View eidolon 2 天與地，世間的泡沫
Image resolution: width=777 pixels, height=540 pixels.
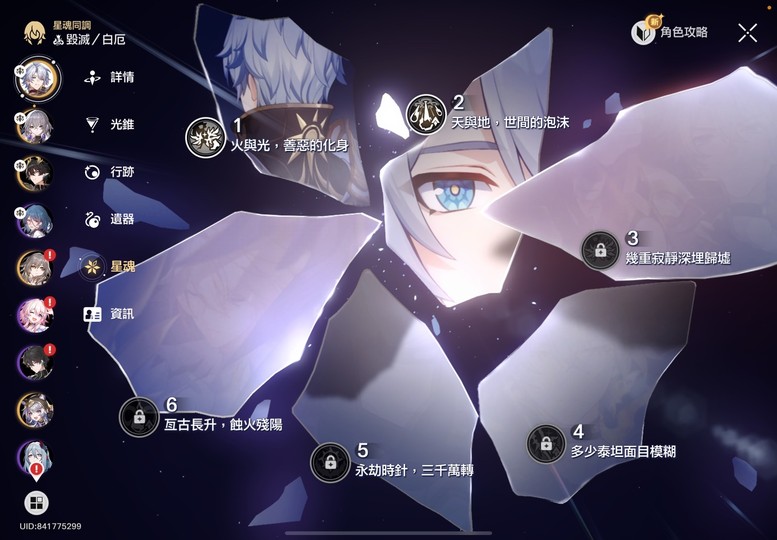(x=426, y=114)
